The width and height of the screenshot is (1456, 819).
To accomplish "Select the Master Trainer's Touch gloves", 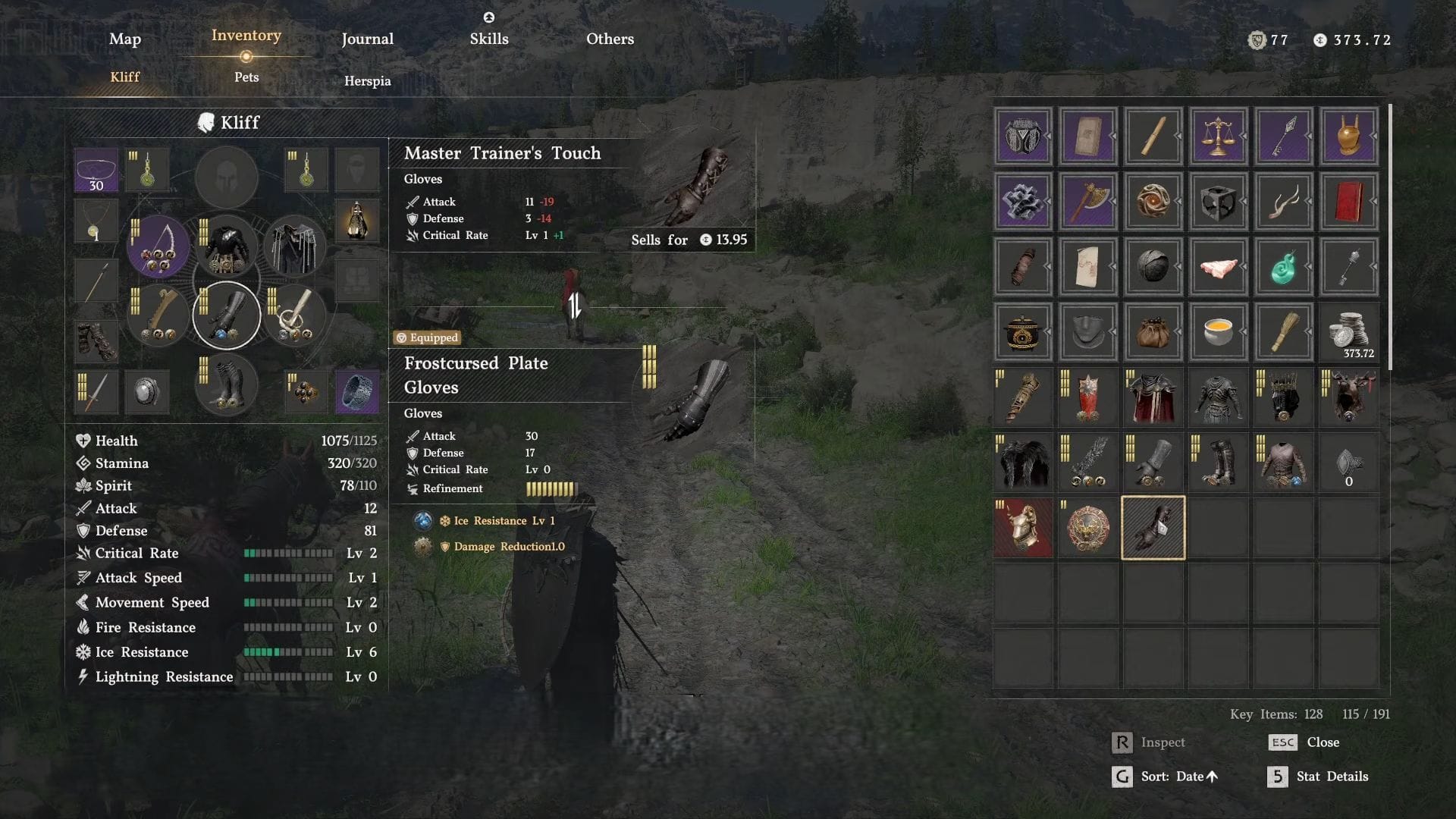I will (x=1153, y=528).
